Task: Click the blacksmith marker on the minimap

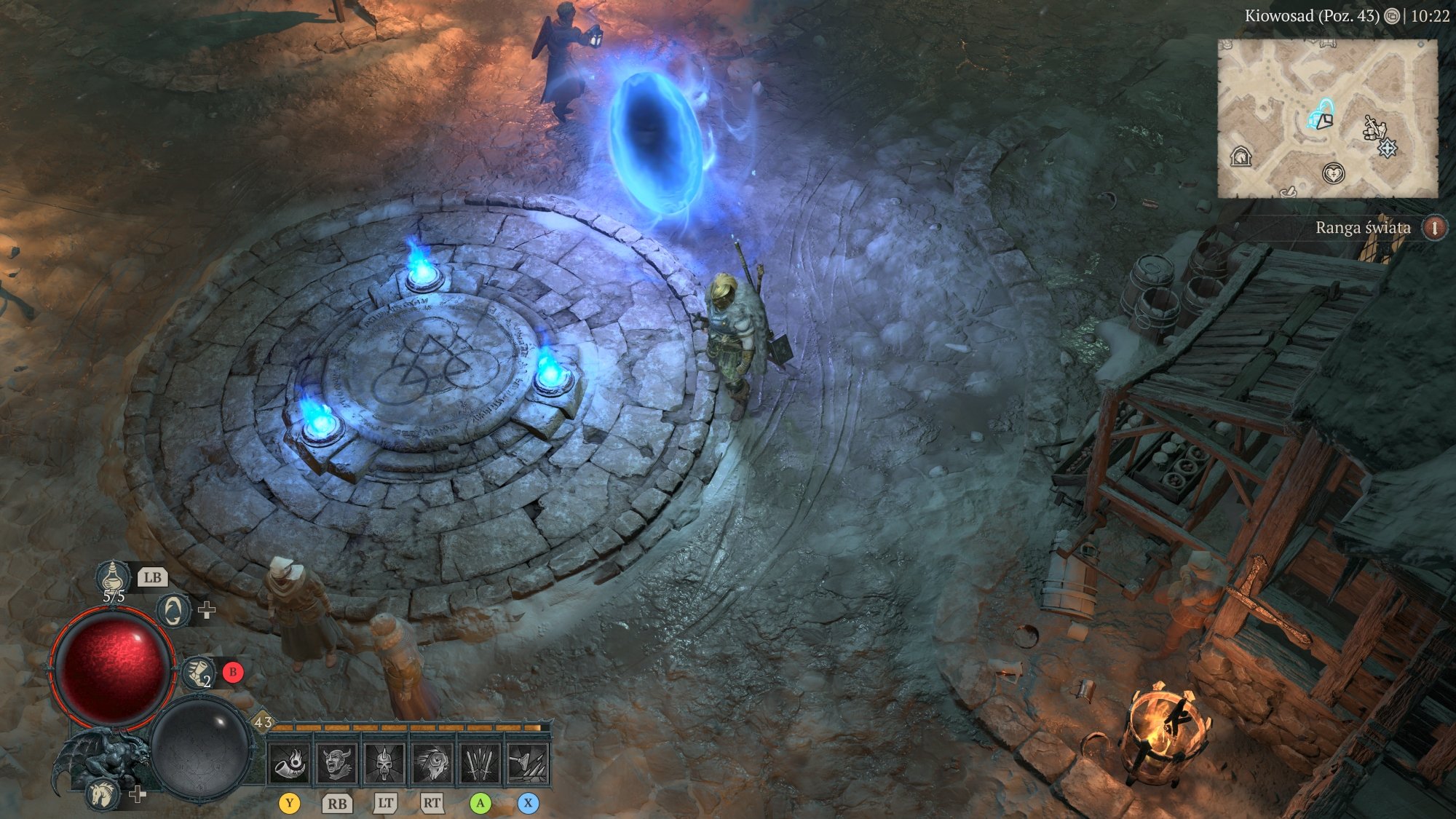Action: point(1375,128)
